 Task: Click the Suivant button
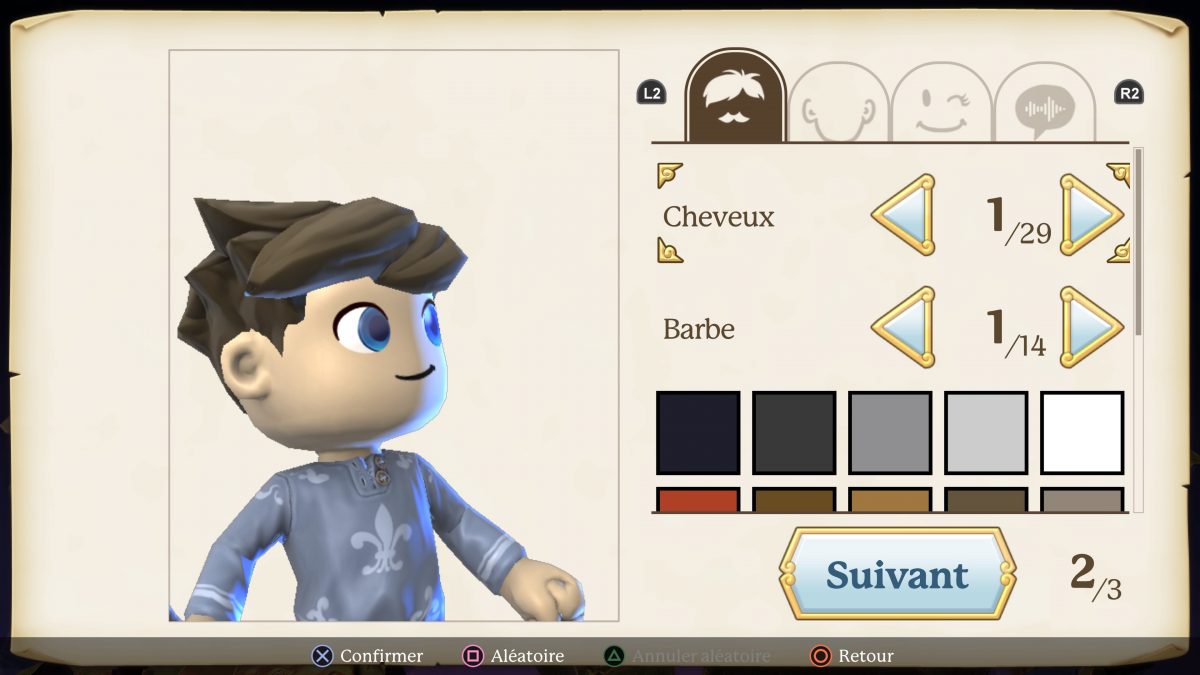(897, 574)
